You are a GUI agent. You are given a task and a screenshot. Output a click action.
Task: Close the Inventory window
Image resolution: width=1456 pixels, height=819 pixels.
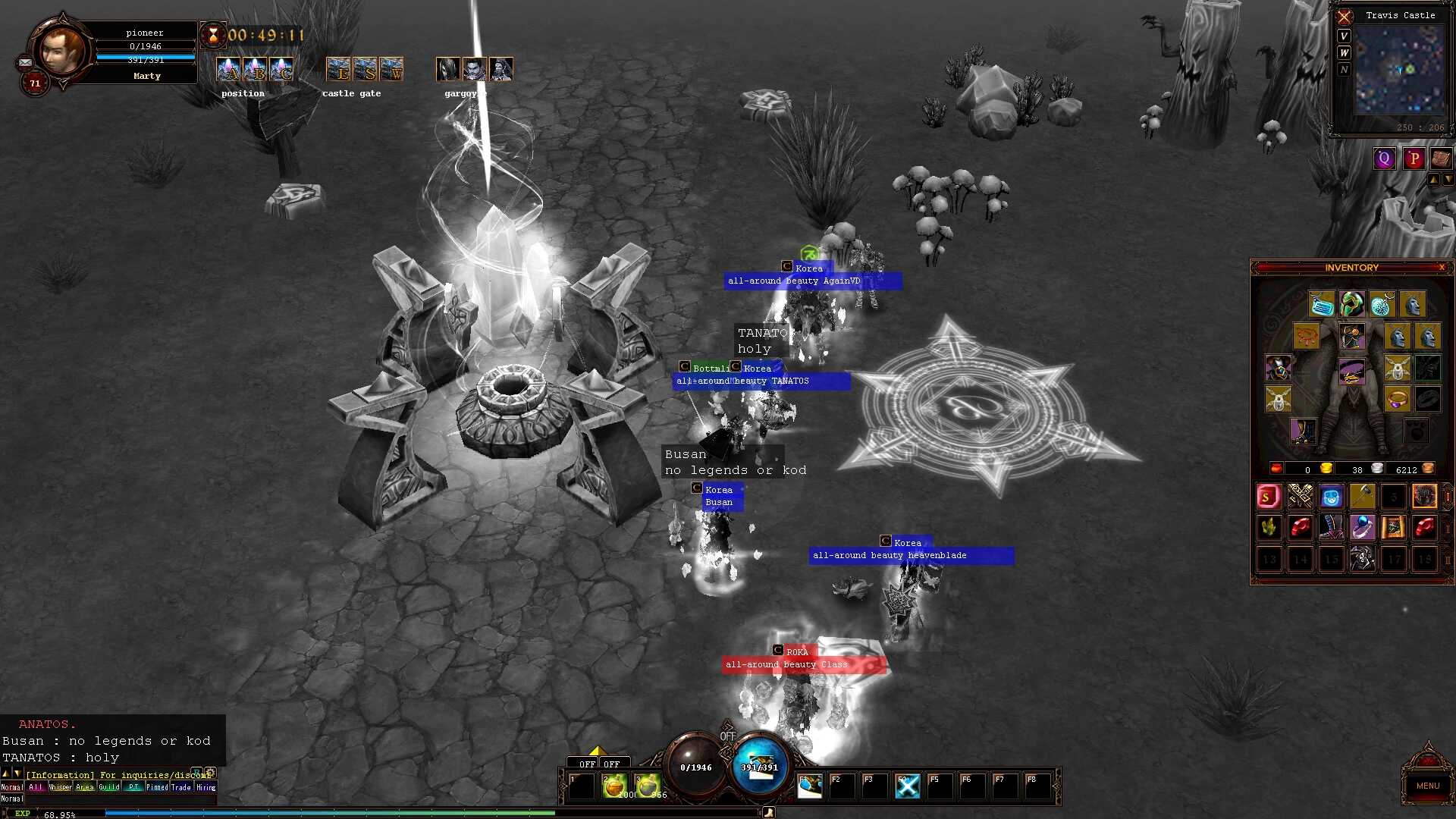pyautogui.click(x=1442, y=268)
